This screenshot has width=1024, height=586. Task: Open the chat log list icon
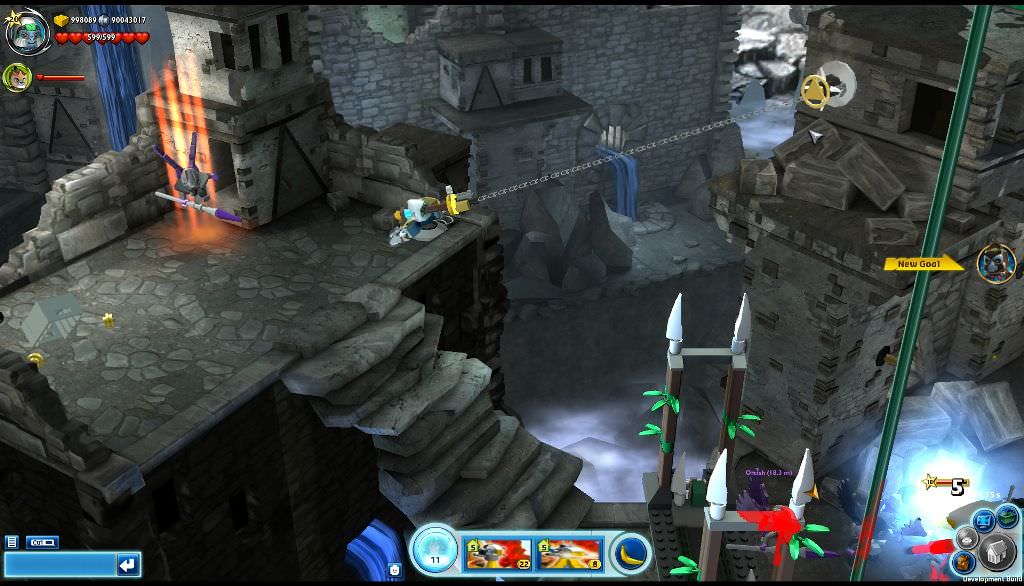click(x=11, y=542)
